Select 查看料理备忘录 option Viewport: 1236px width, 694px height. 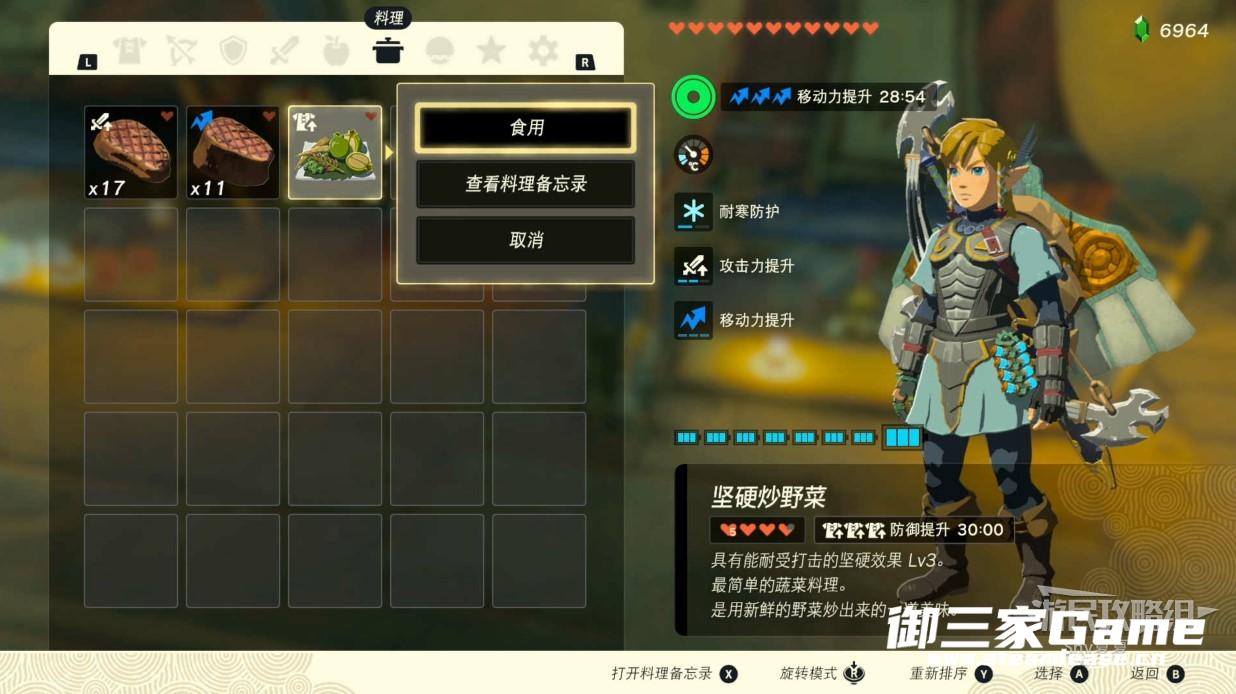(x=525, y=184)
